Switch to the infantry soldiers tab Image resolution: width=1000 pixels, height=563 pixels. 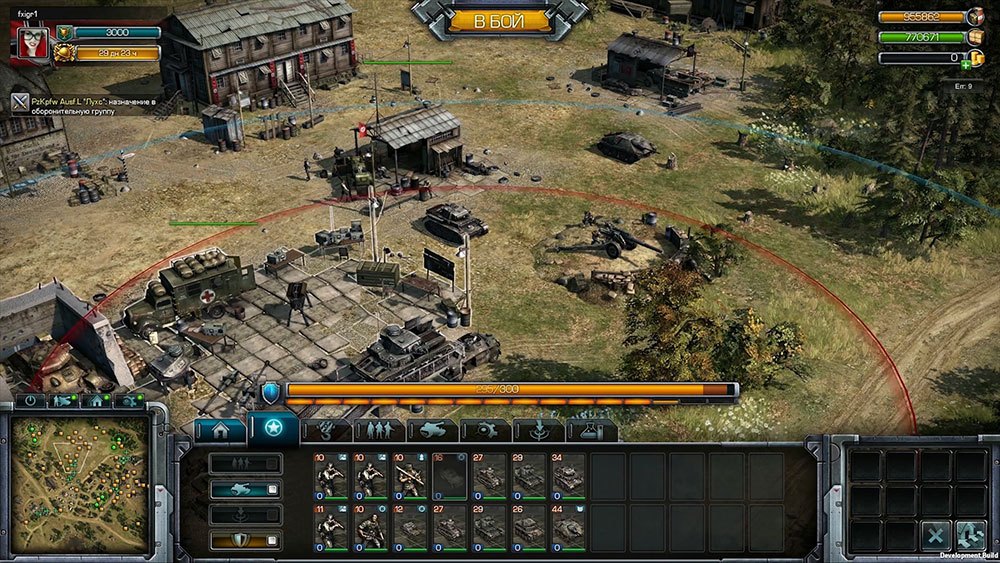pos(380,431)
